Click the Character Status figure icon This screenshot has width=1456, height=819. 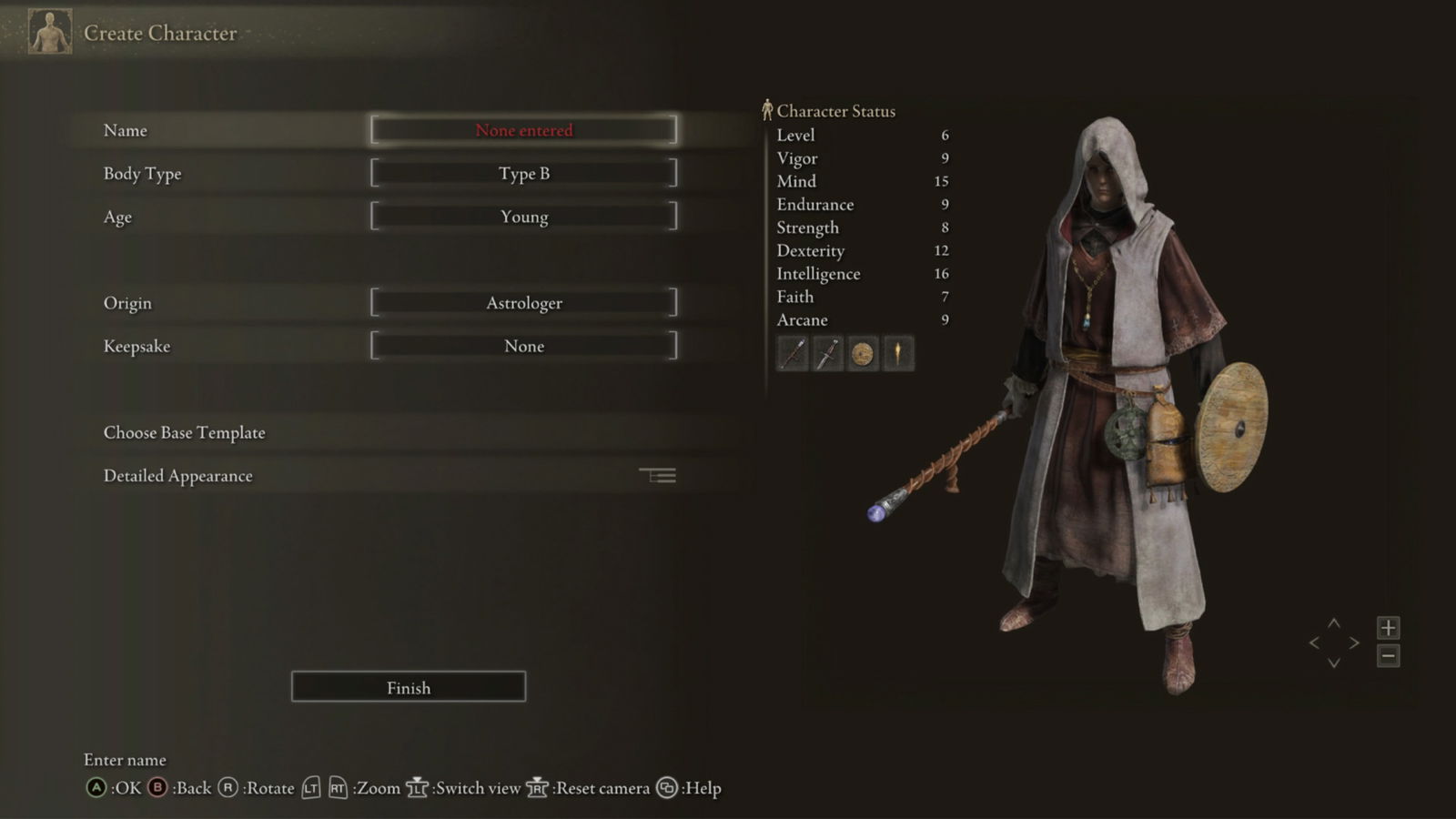pos(767,109)
